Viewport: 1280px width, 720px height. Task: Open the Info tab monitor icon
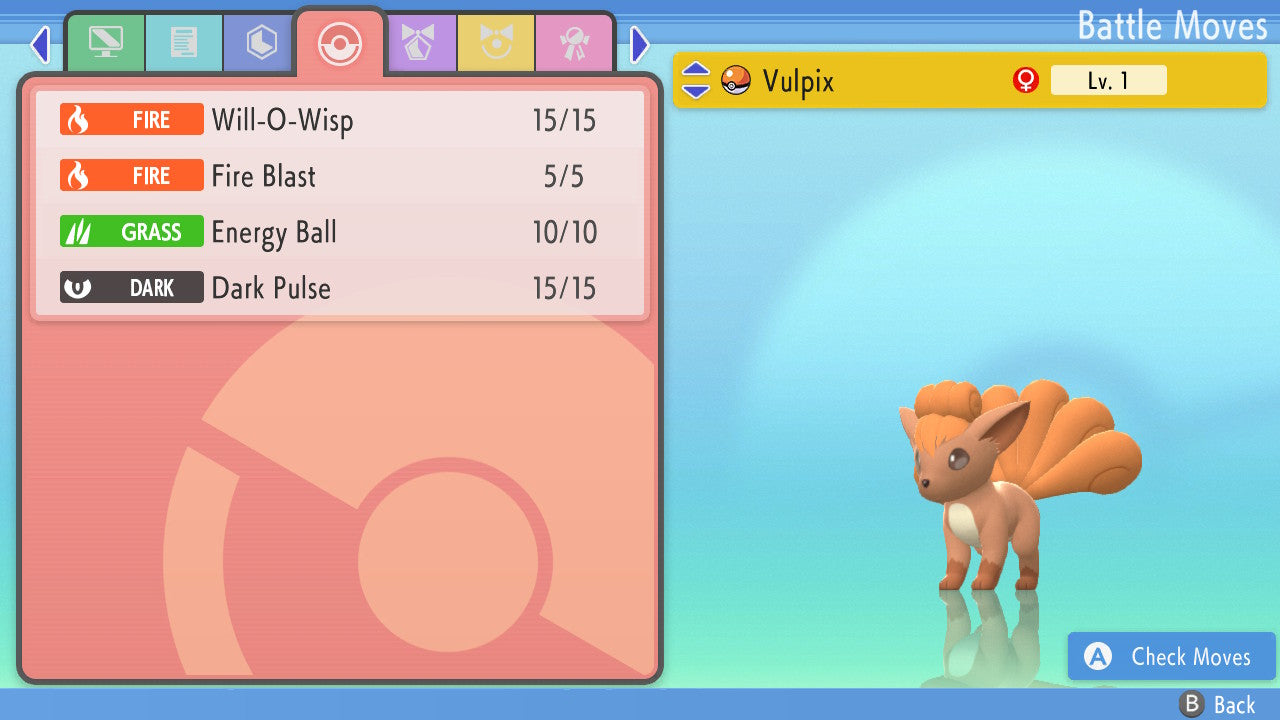point(105,42)
